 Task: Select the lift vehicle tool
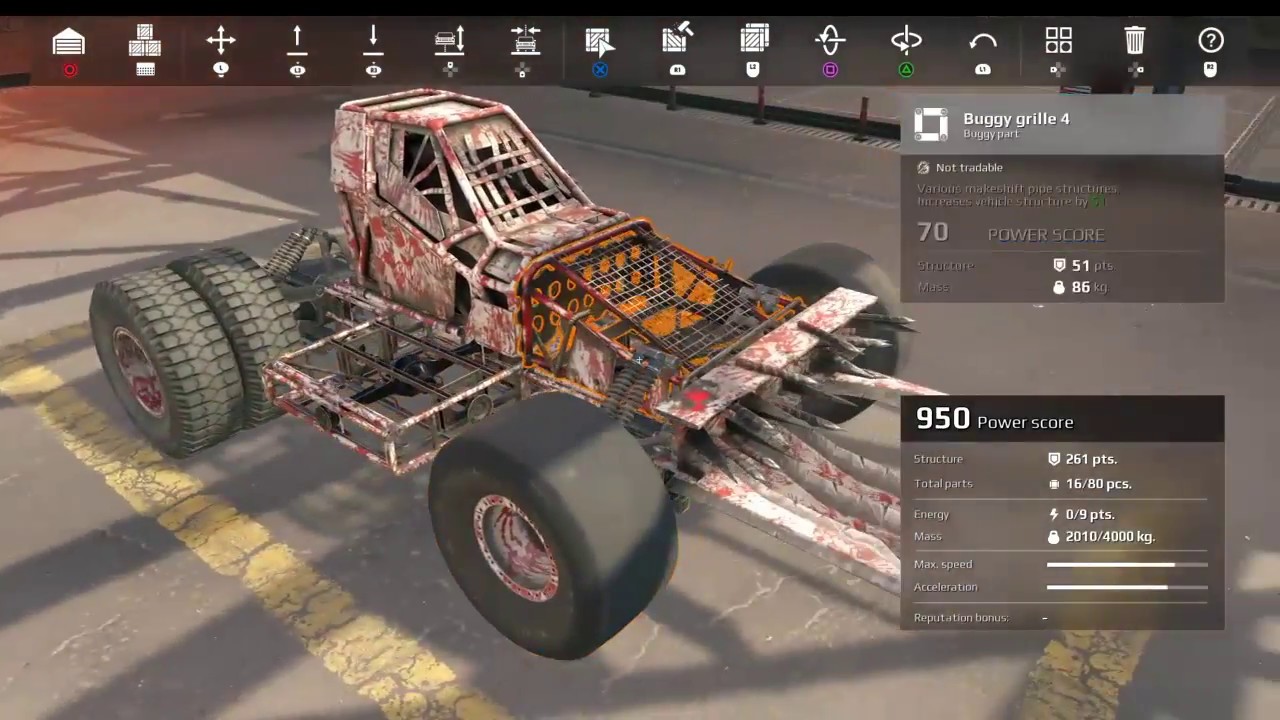click(x=449, y=40)
